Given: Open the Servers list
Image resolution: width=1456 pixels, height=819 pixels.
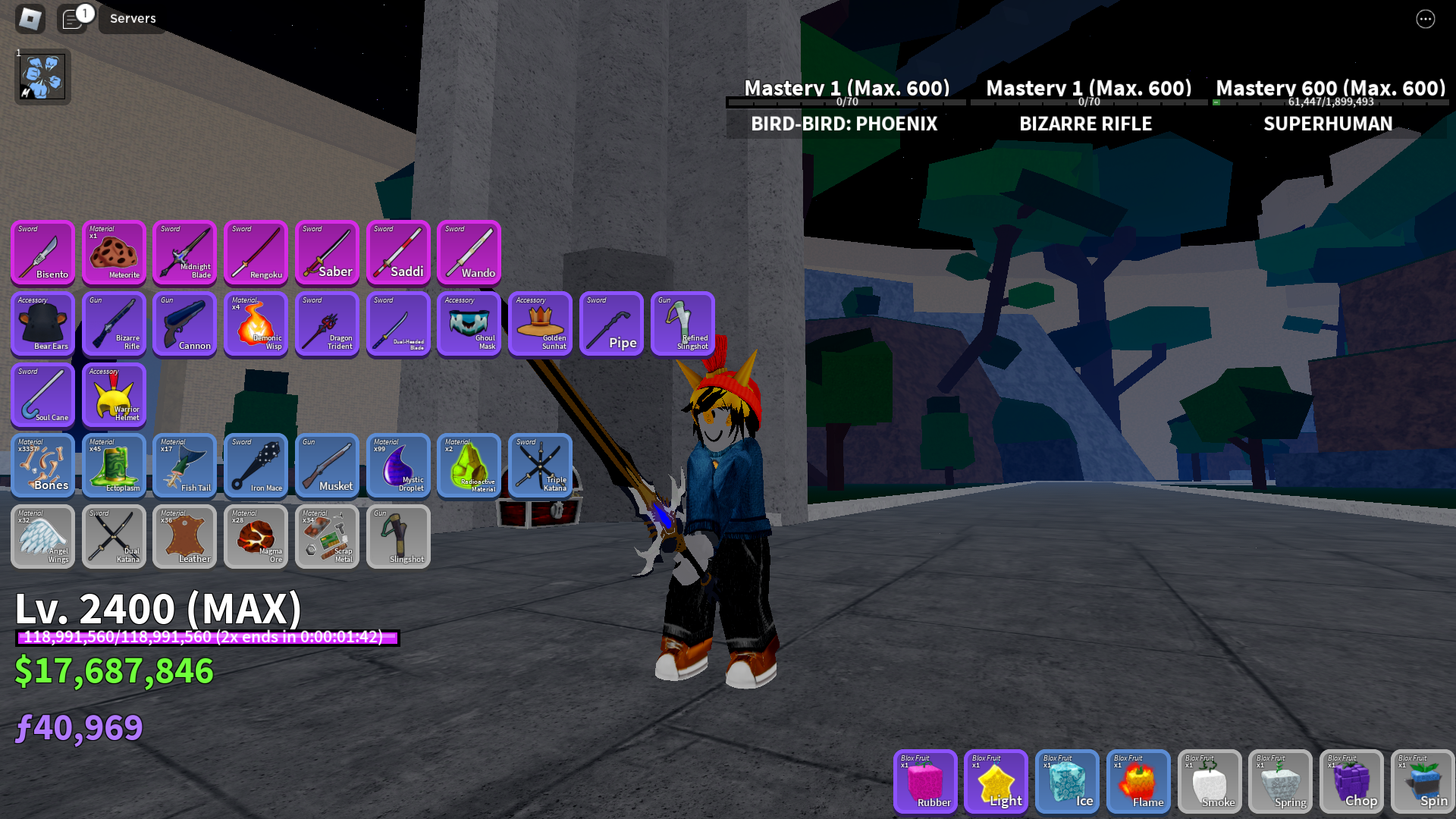Looking at the screenshot, I should pos(133,18).
